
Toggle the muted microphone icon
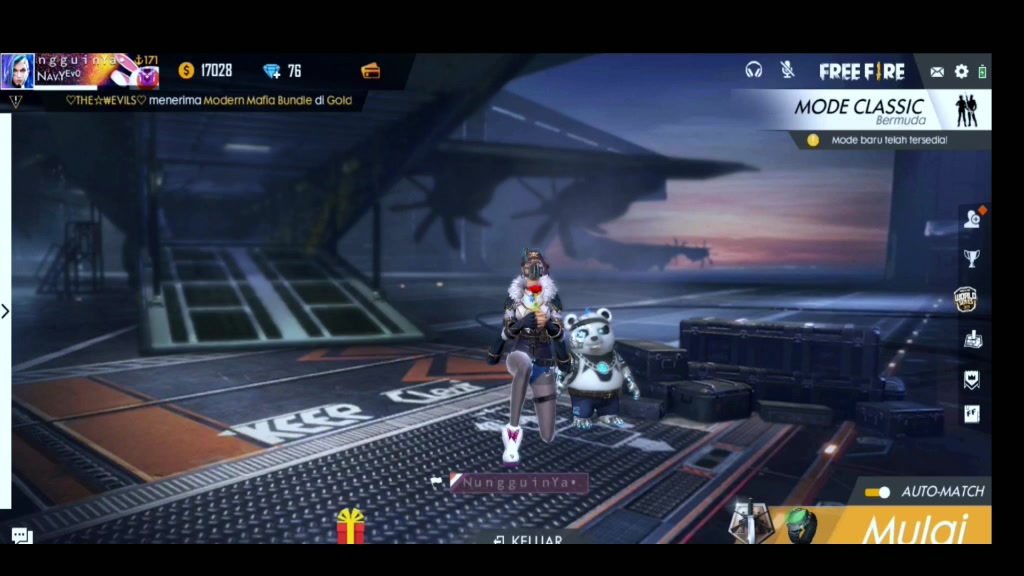(788, 70)
